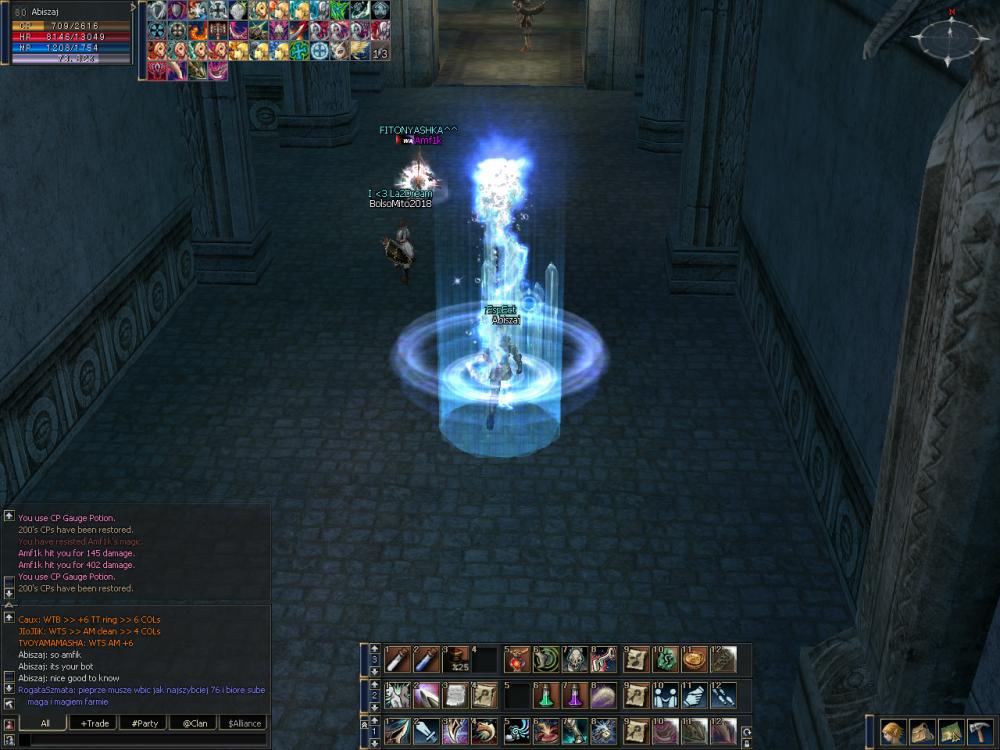Use the white vial in top hotbar

coord(398,659)
